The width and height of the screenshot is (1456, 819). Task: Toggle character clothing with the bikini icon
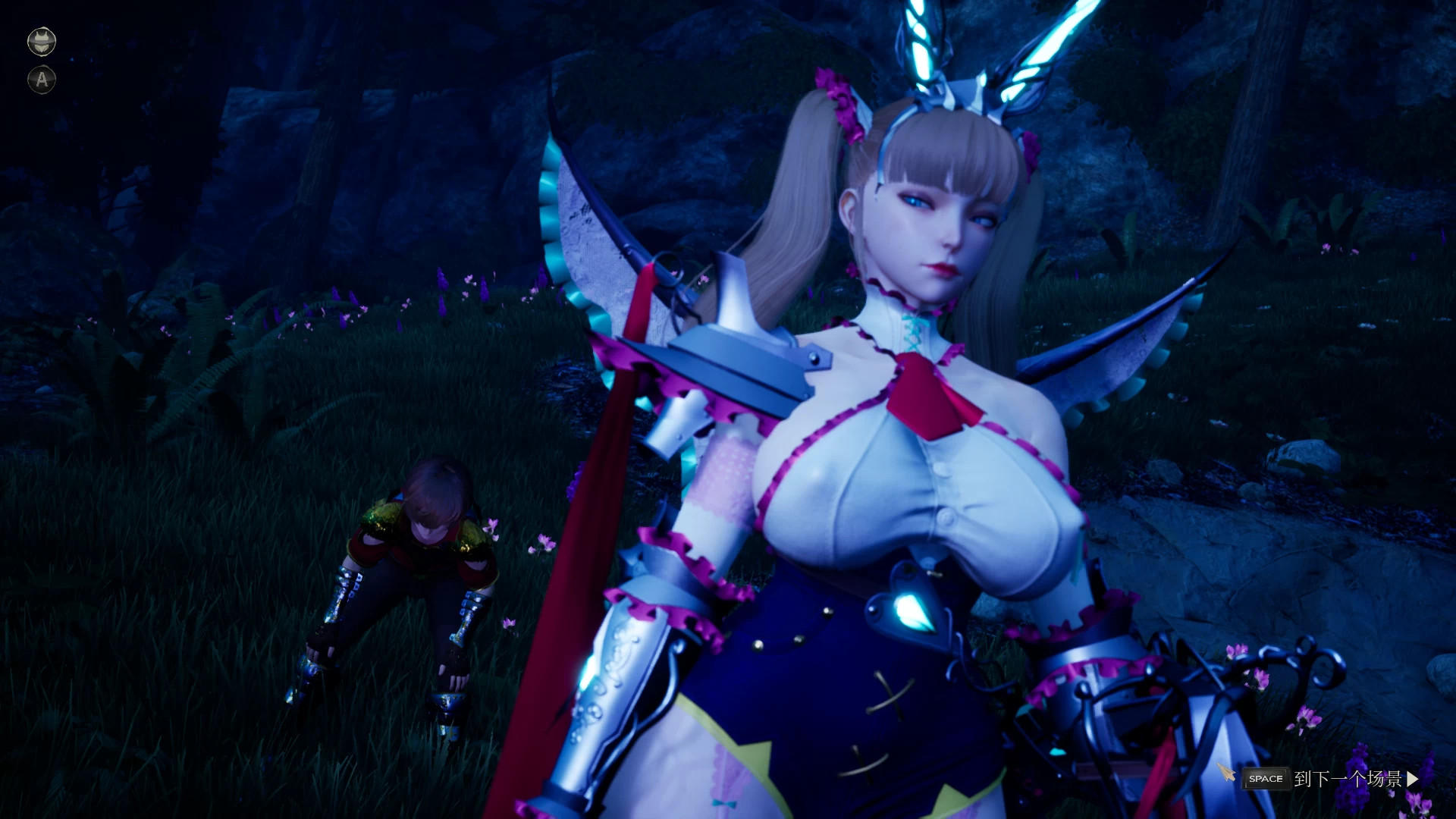(x=42, y=41)
